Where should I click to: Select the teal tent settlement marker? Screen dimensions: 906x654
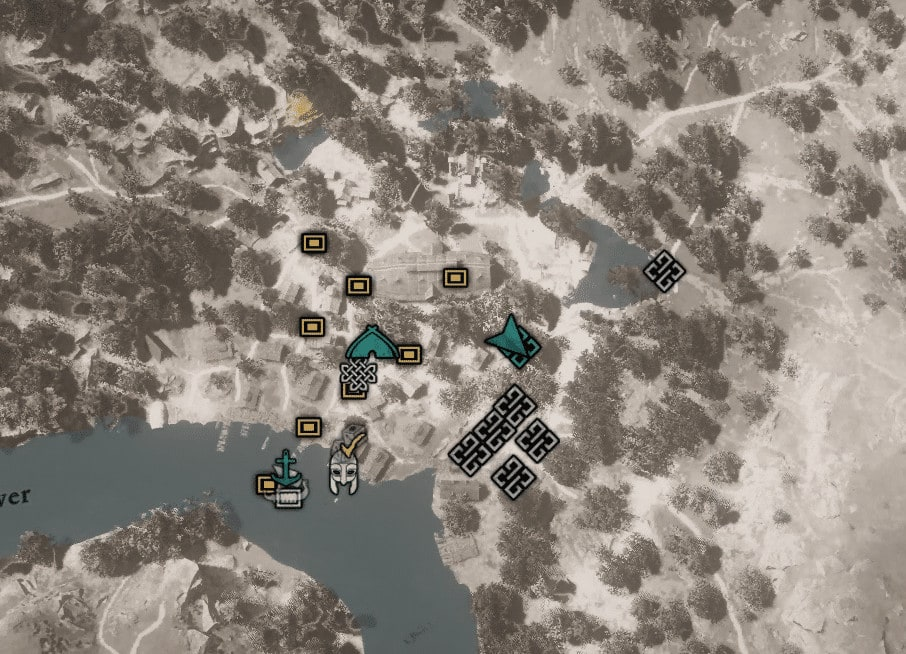(370, 343)
